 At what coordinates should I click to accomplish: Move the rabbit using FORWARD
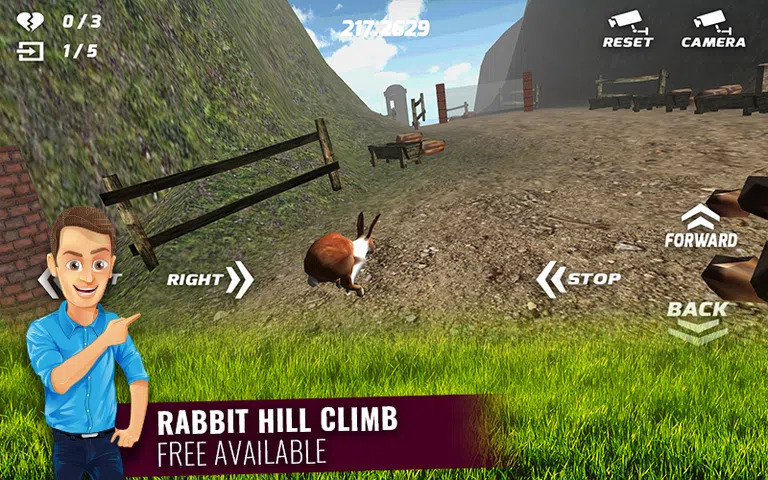701,227
